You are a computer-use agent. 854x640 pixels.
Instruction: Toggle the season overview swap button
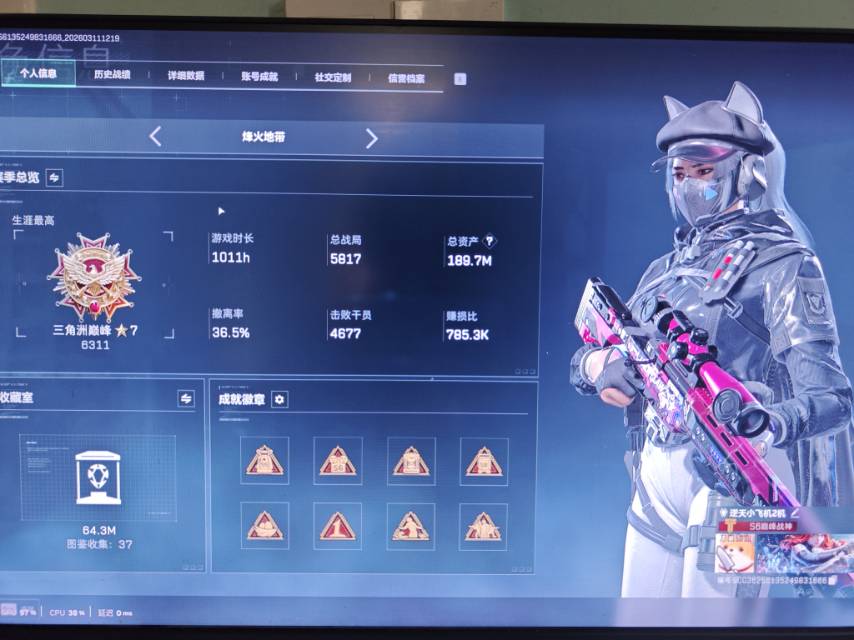[x=54, y=177]
